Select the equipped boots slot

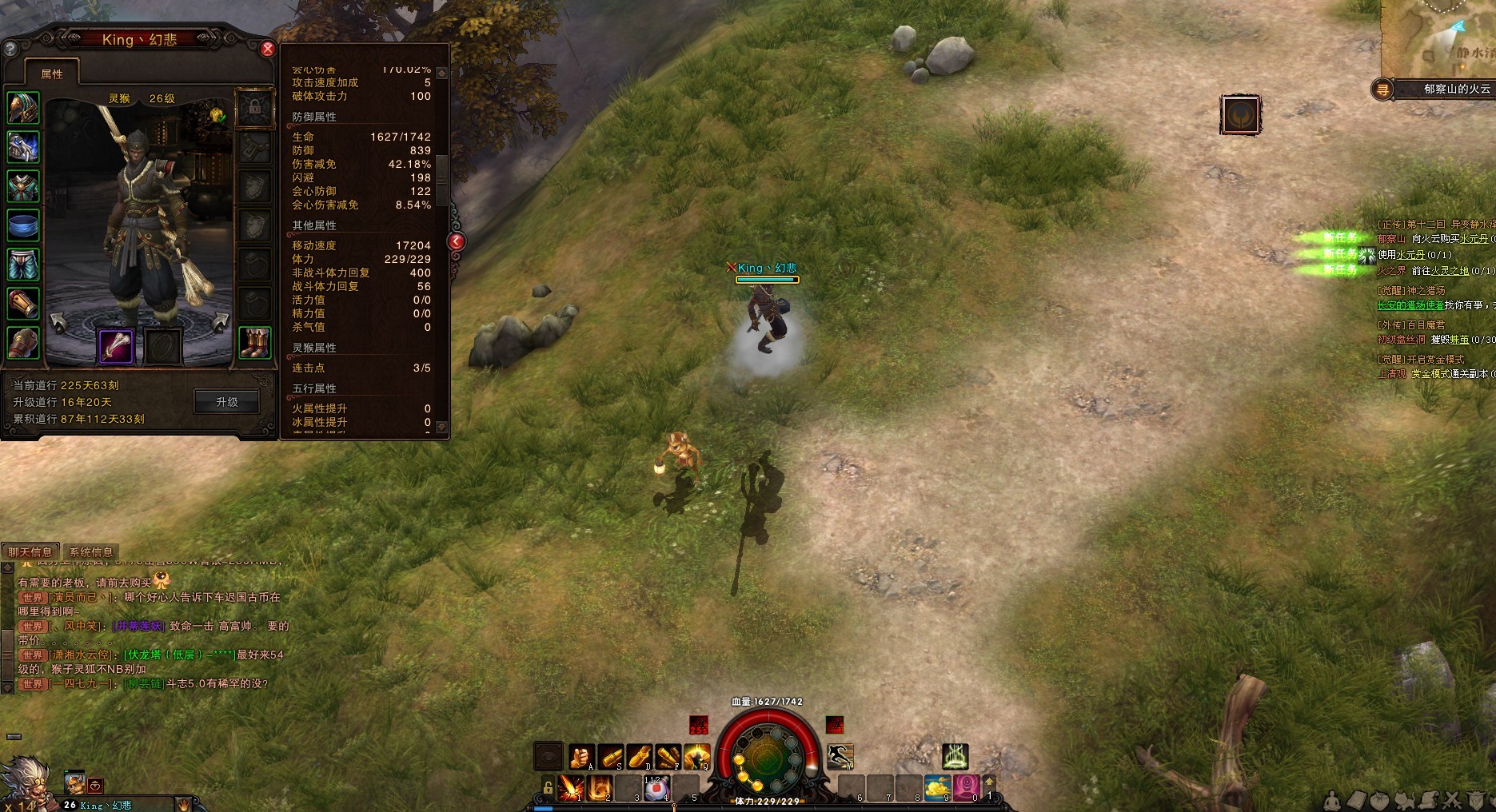tap(254, 344)
